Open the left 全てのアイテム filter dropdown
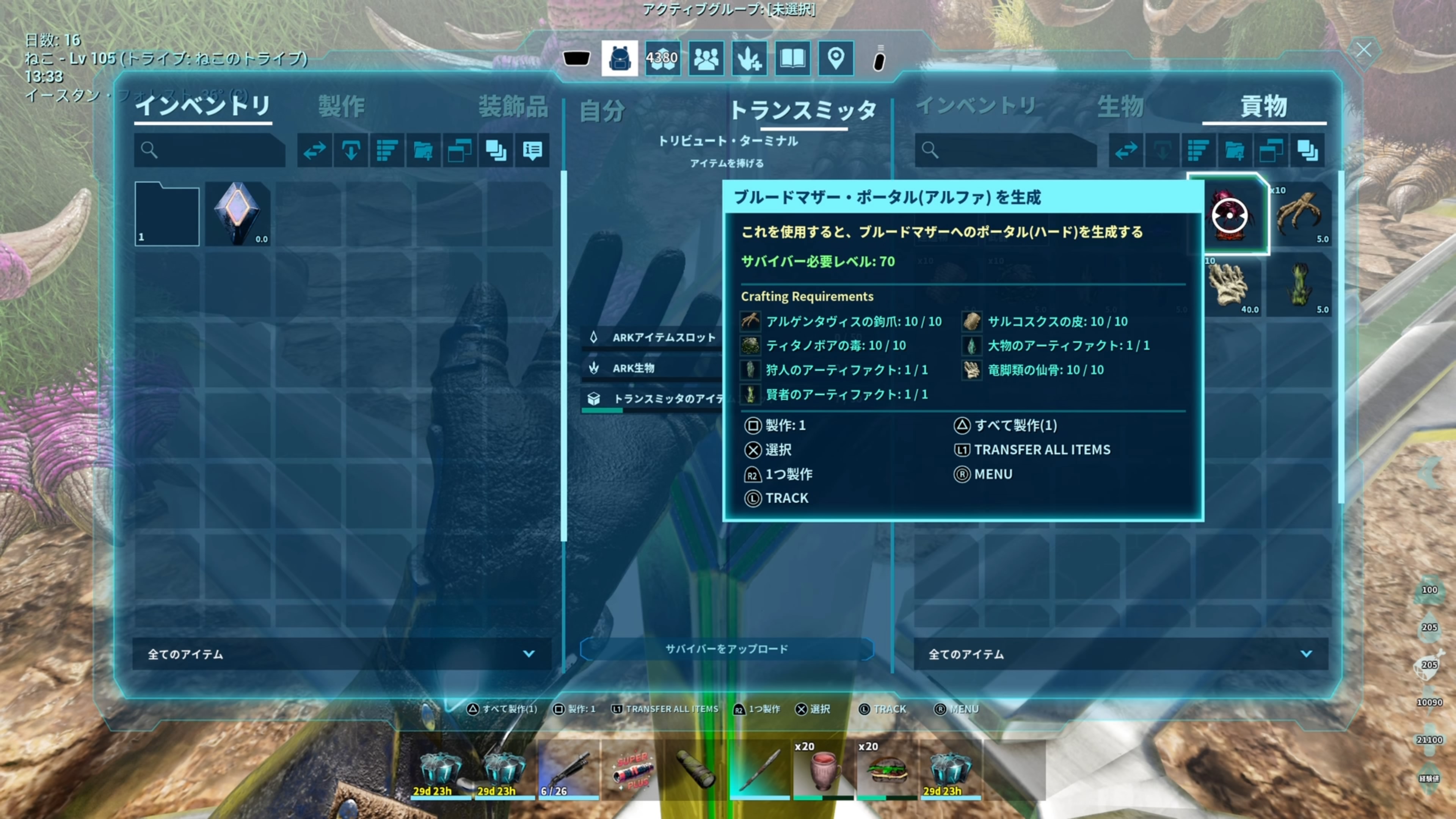 341,654
